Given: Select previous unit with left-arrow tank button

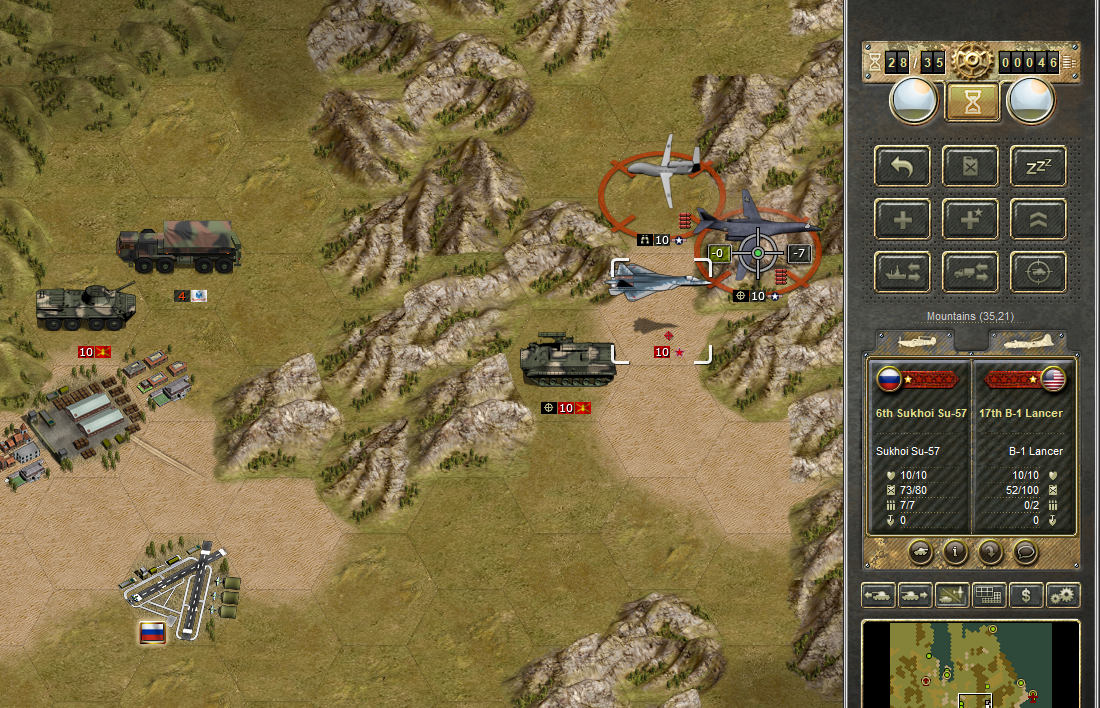Looking at the screenshot, I should point(878,595).
